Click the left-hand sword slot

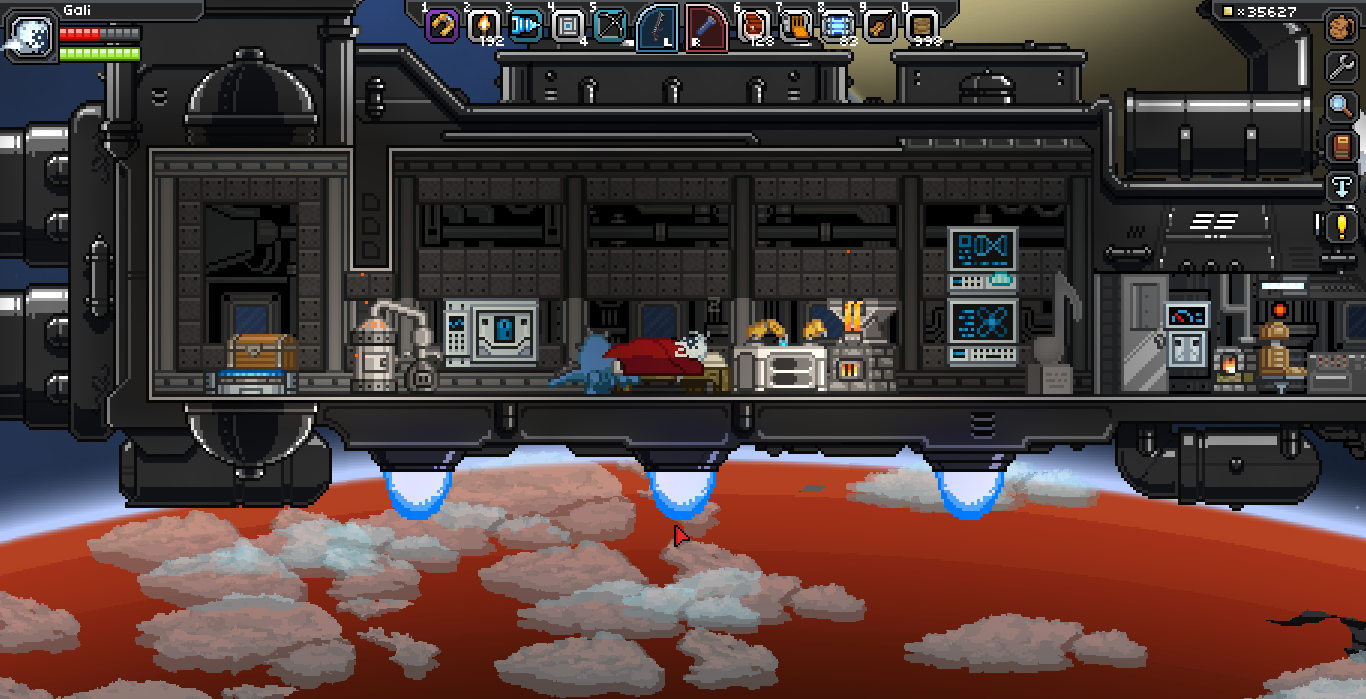[x=658, y=27]
